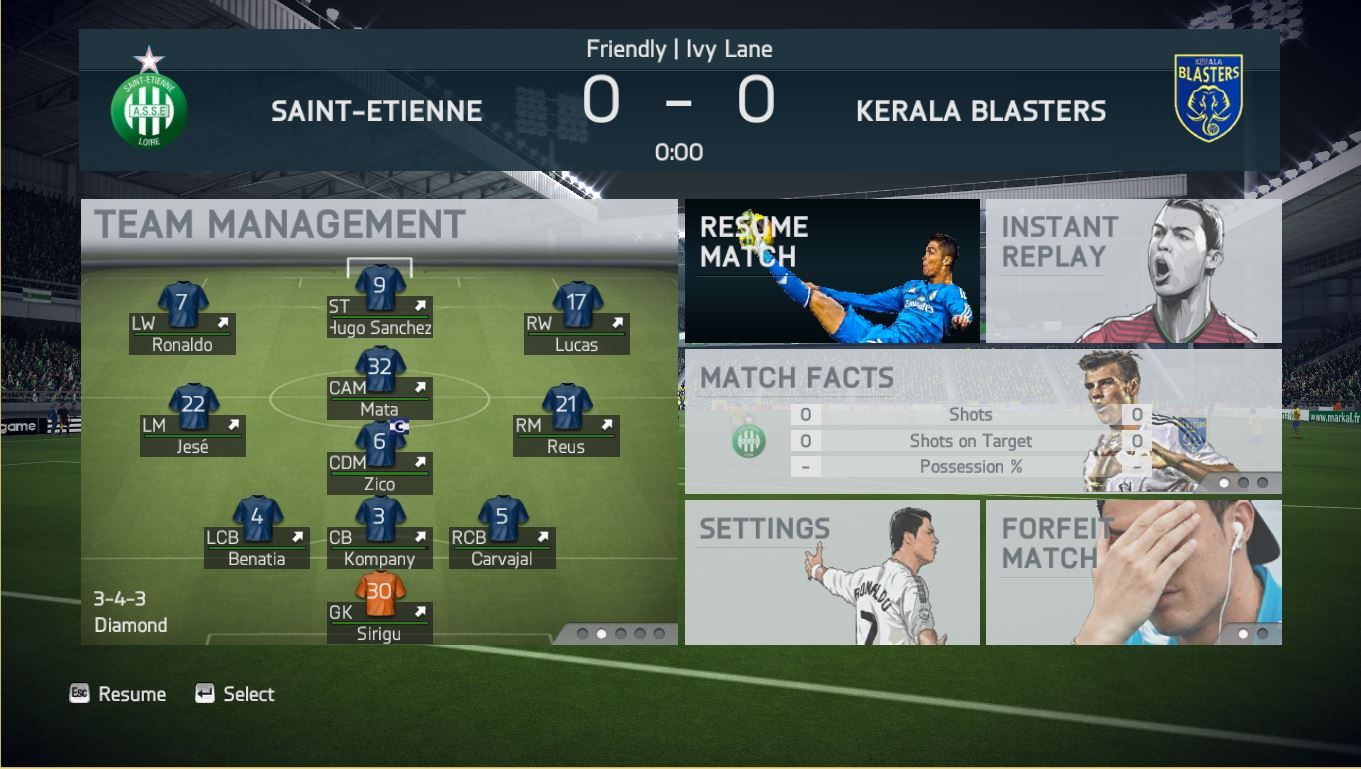Pick left winger Ronaldo, number 7
Viewport: 1361px width, 769px height.
pos(183,318)
